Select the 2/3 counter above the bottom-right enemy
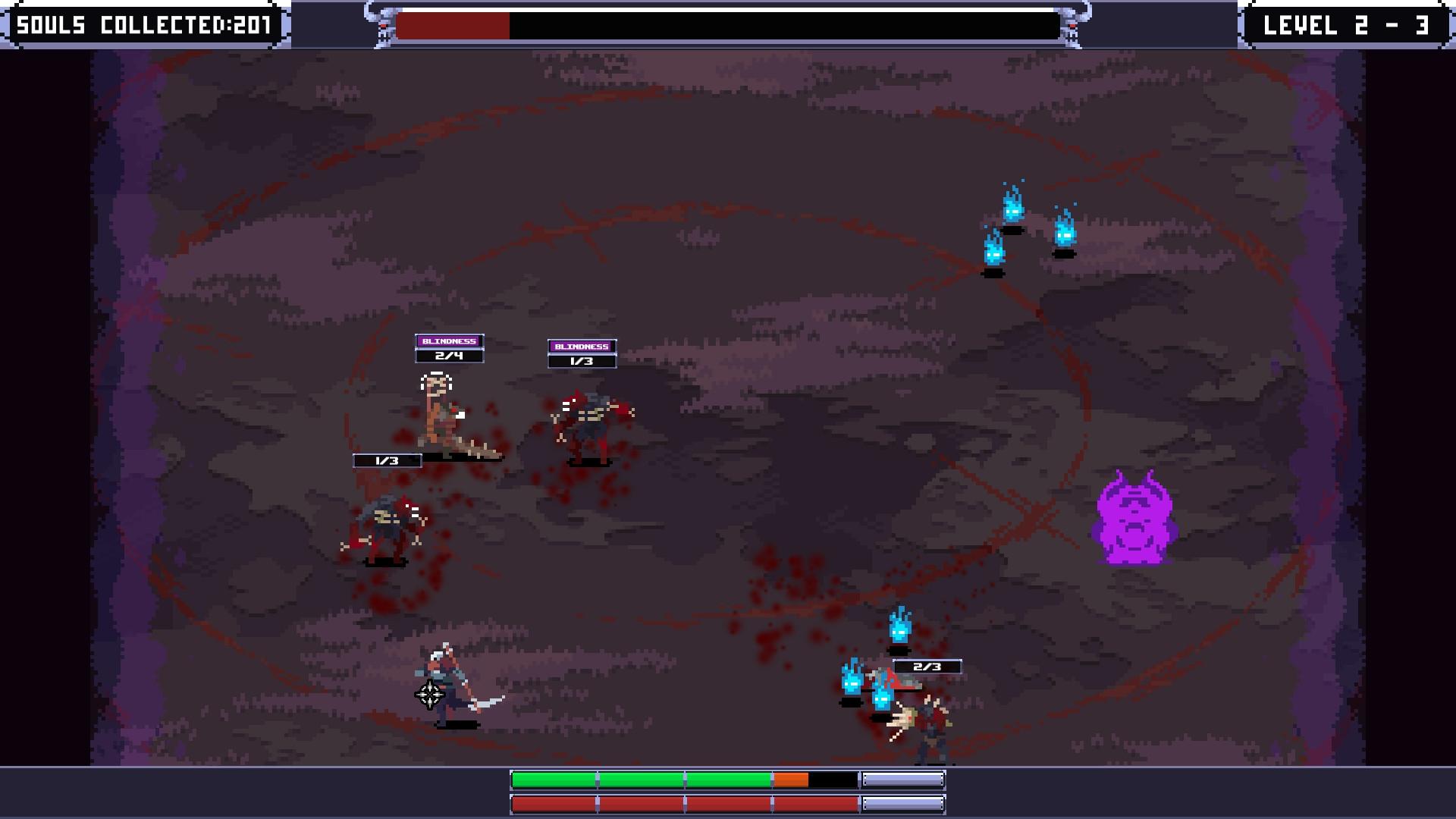1456x819 pixels. coord(927,666)
